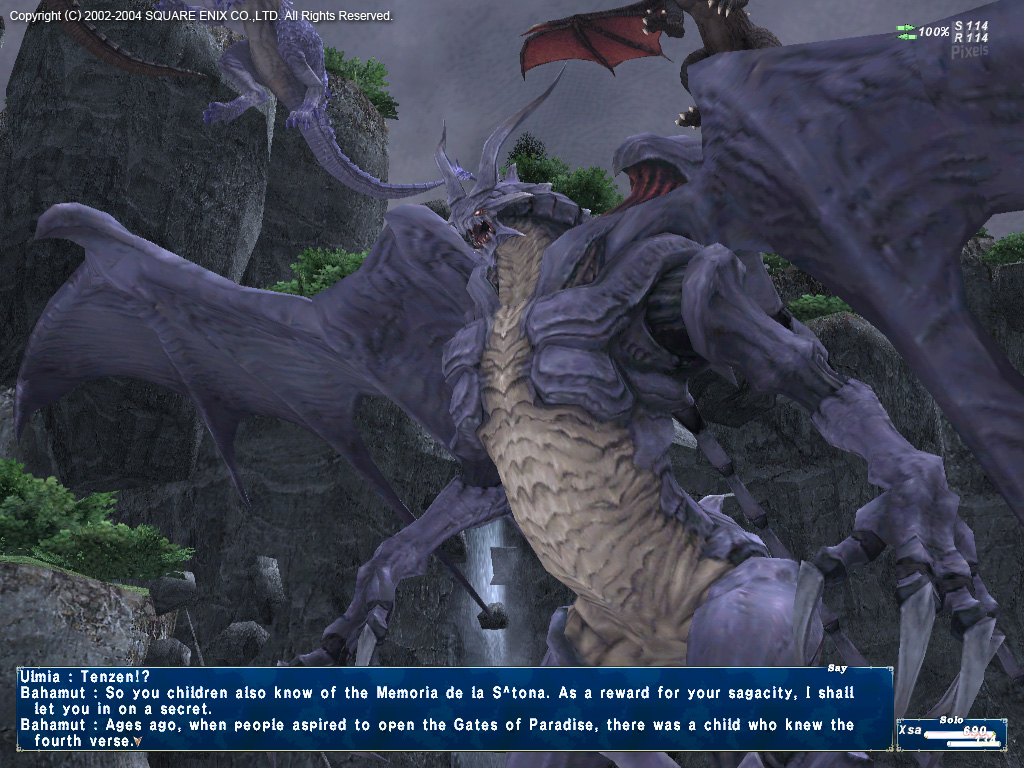Viewport: 1024px width, 768px height.
Task: Click the orange continue arrow after "fourth verse."
Action: click(x=137, y=742)
